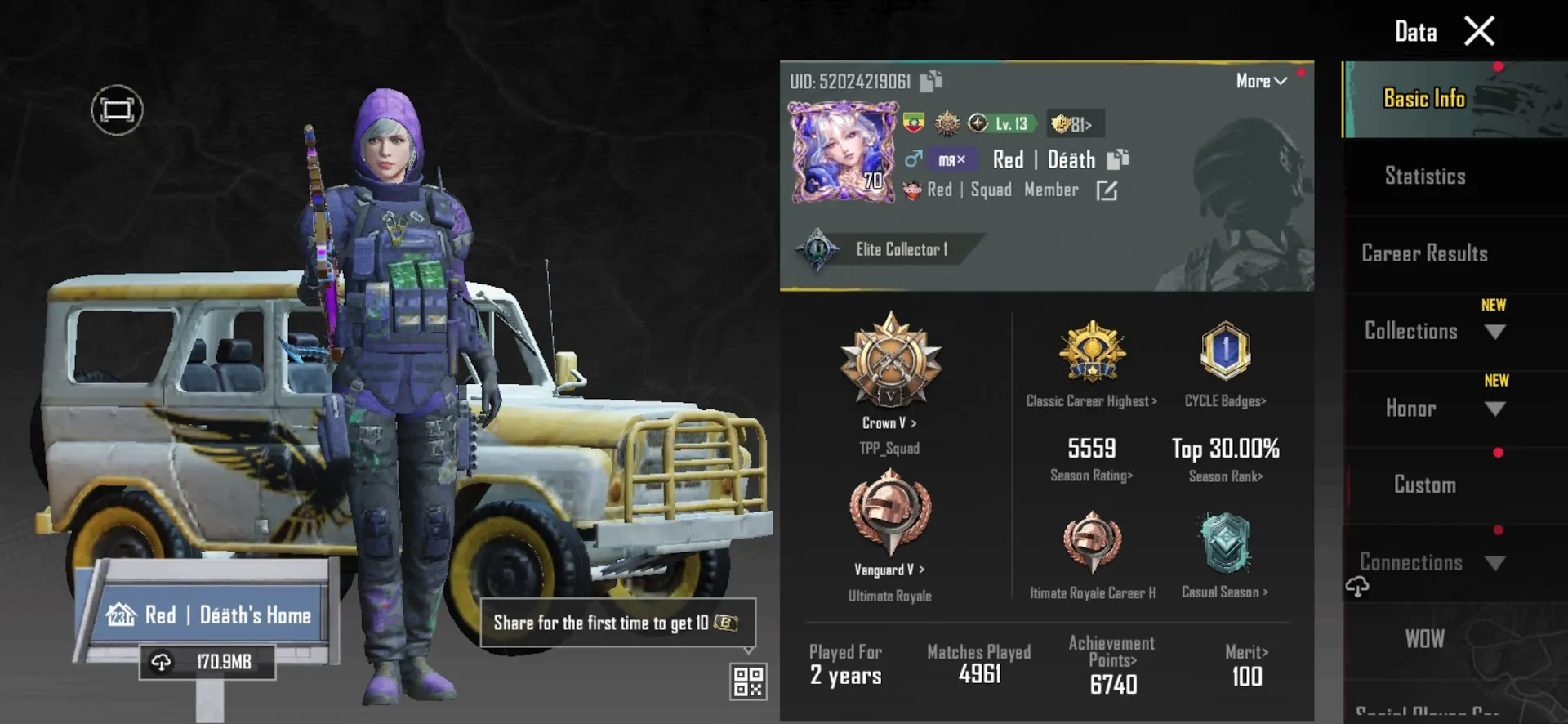Open the Merit details link
This screenshot has width=1568, height=724.
pyautogui.click(x=1245, y=652)
